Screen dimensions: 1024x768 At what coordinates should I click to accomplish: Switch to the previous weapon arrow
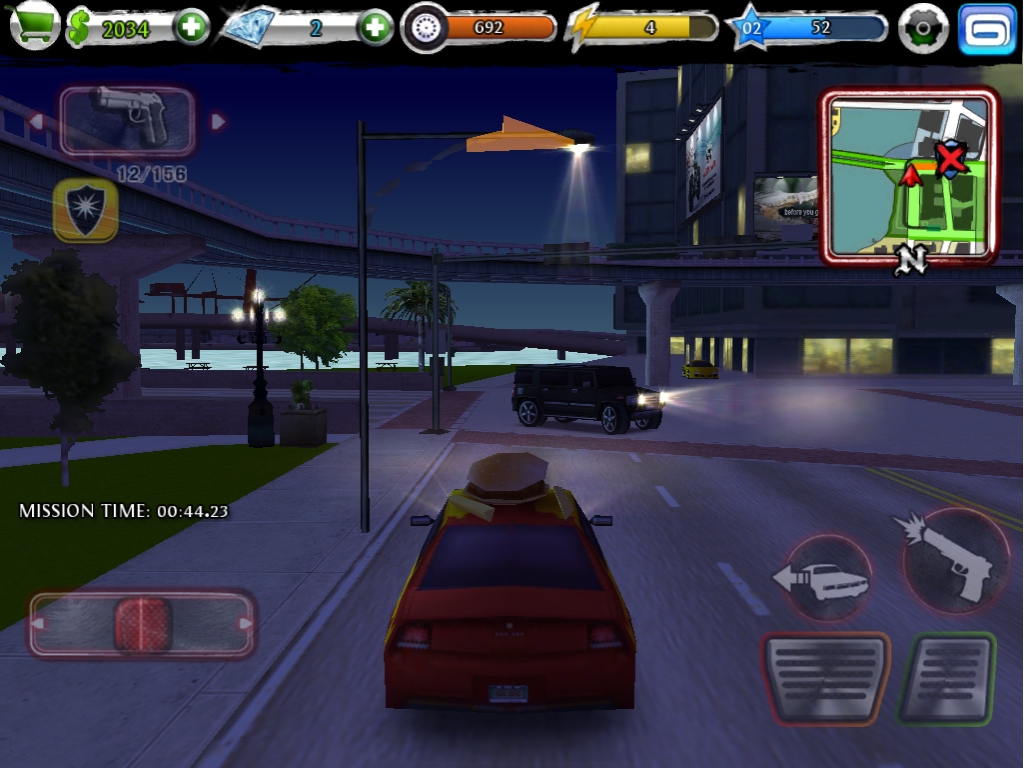[x=36, y=122]
